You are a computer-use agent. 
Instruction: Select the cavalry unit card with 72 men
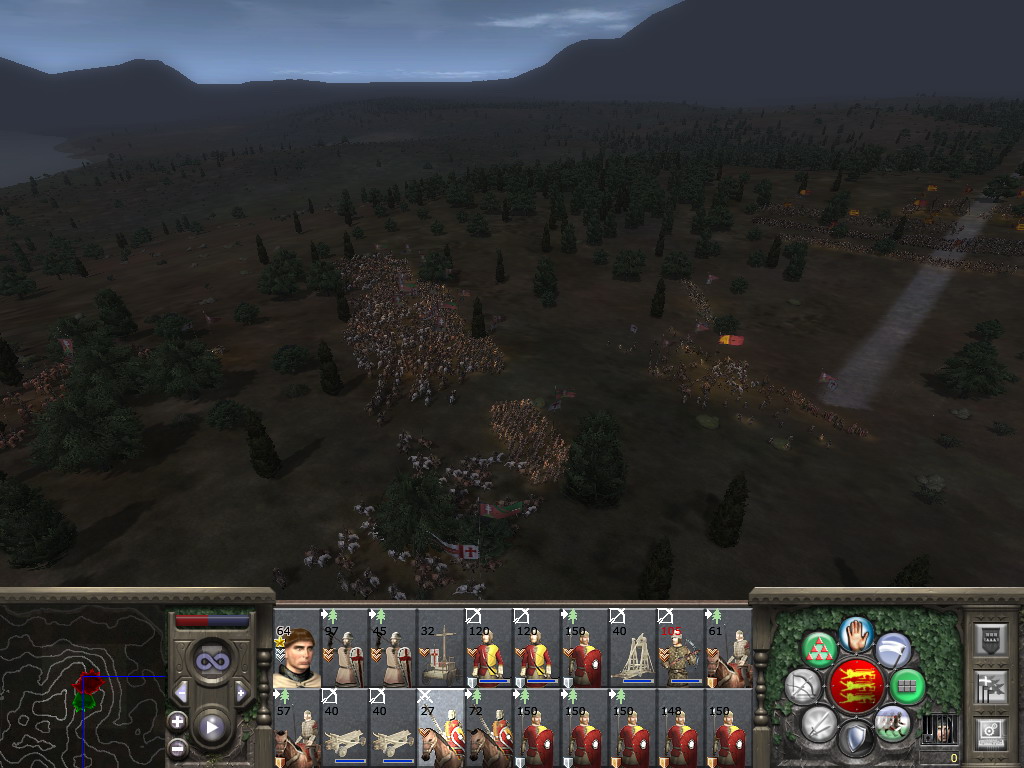point(488,727)
